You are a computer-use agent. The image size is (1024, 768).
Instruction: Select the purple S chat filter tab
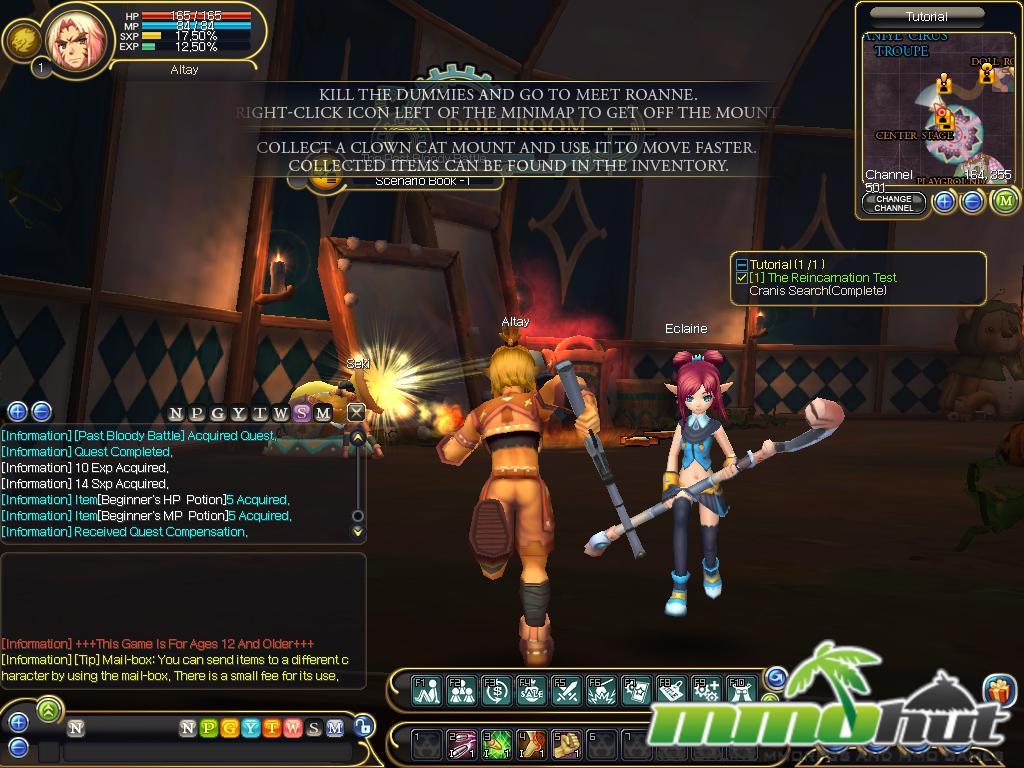302,414
